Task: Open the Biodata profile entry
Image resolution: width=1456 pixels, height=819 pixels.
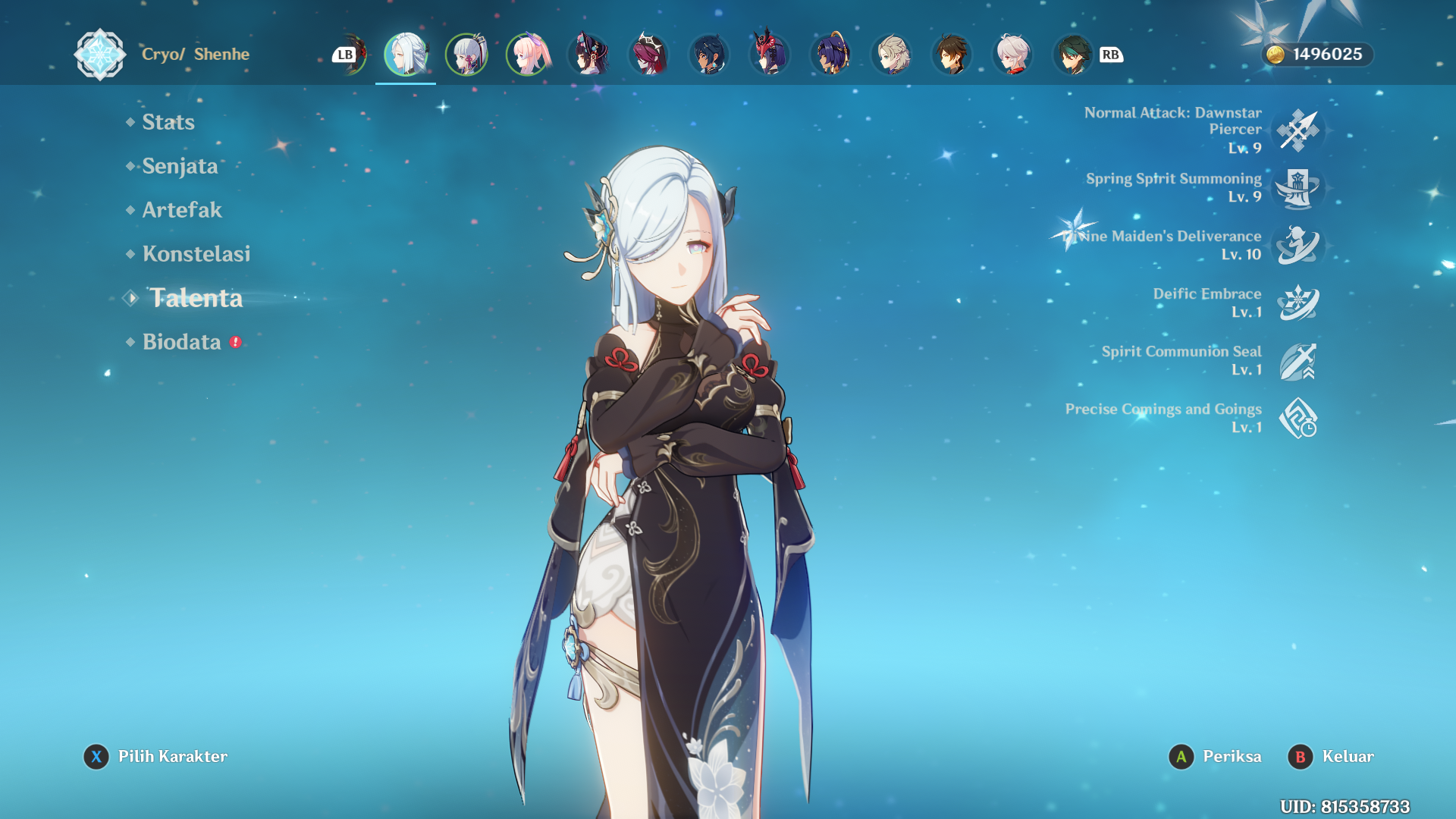Action: 182,342
